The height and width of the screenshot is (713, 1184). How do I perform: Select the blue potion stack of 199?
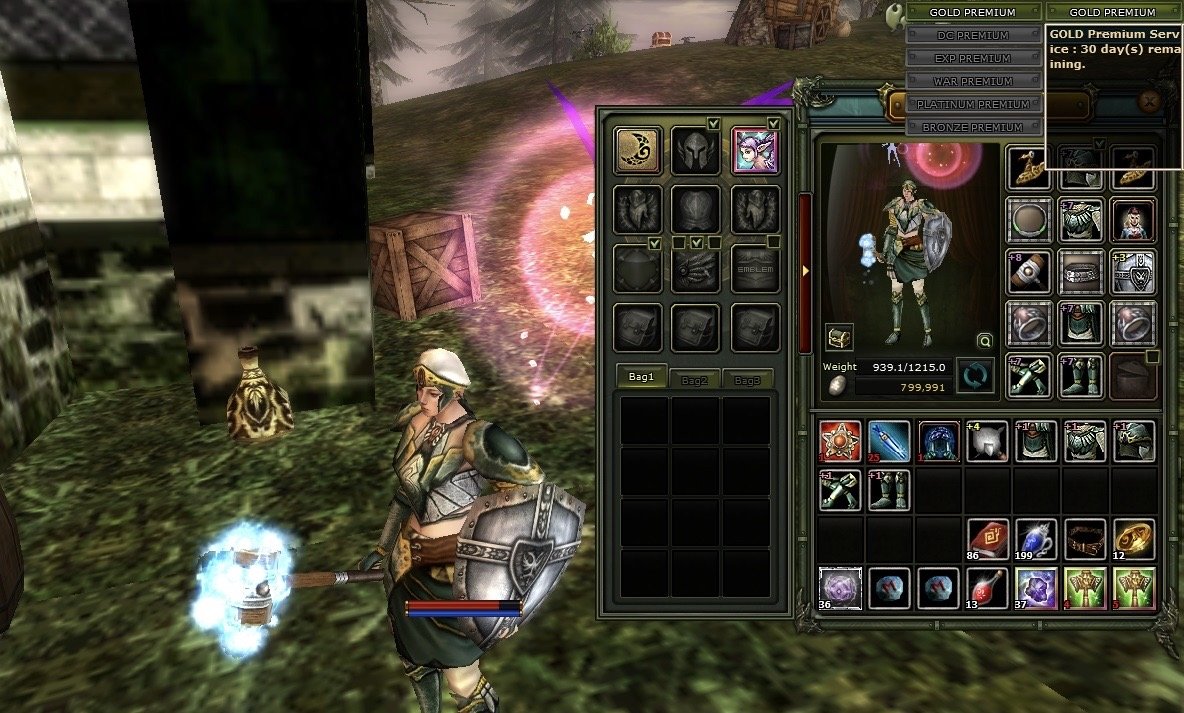tap(1036, 538)
